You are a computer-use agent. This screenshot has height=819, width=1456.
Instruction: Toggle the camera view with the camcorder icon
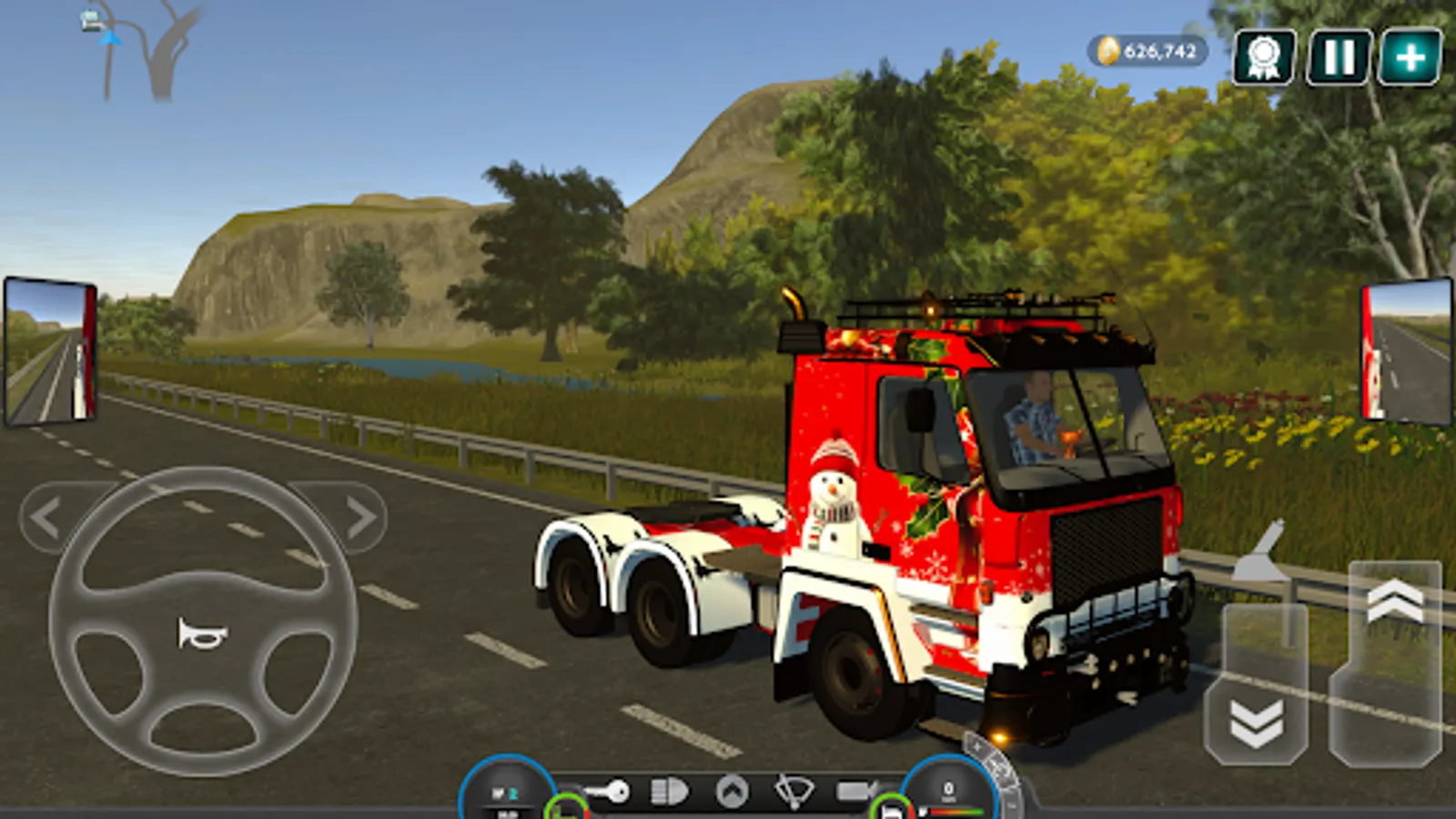coord(855,790)
